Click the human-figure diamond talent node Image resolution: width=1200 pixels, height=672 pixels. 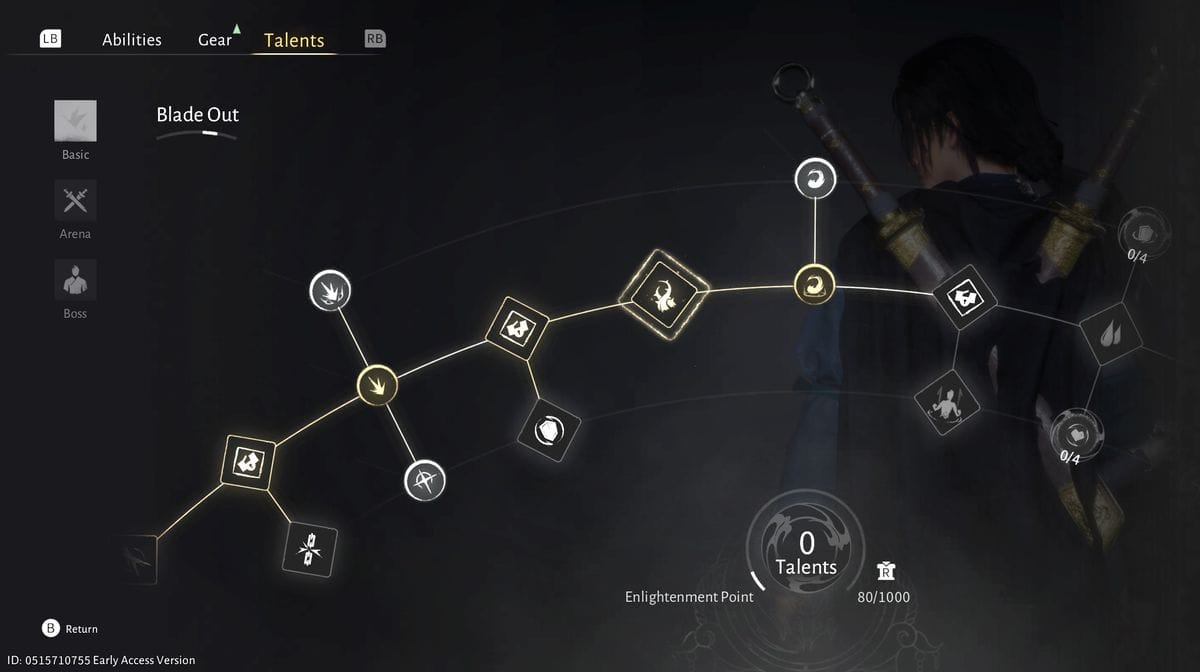(x=944, y=402)
